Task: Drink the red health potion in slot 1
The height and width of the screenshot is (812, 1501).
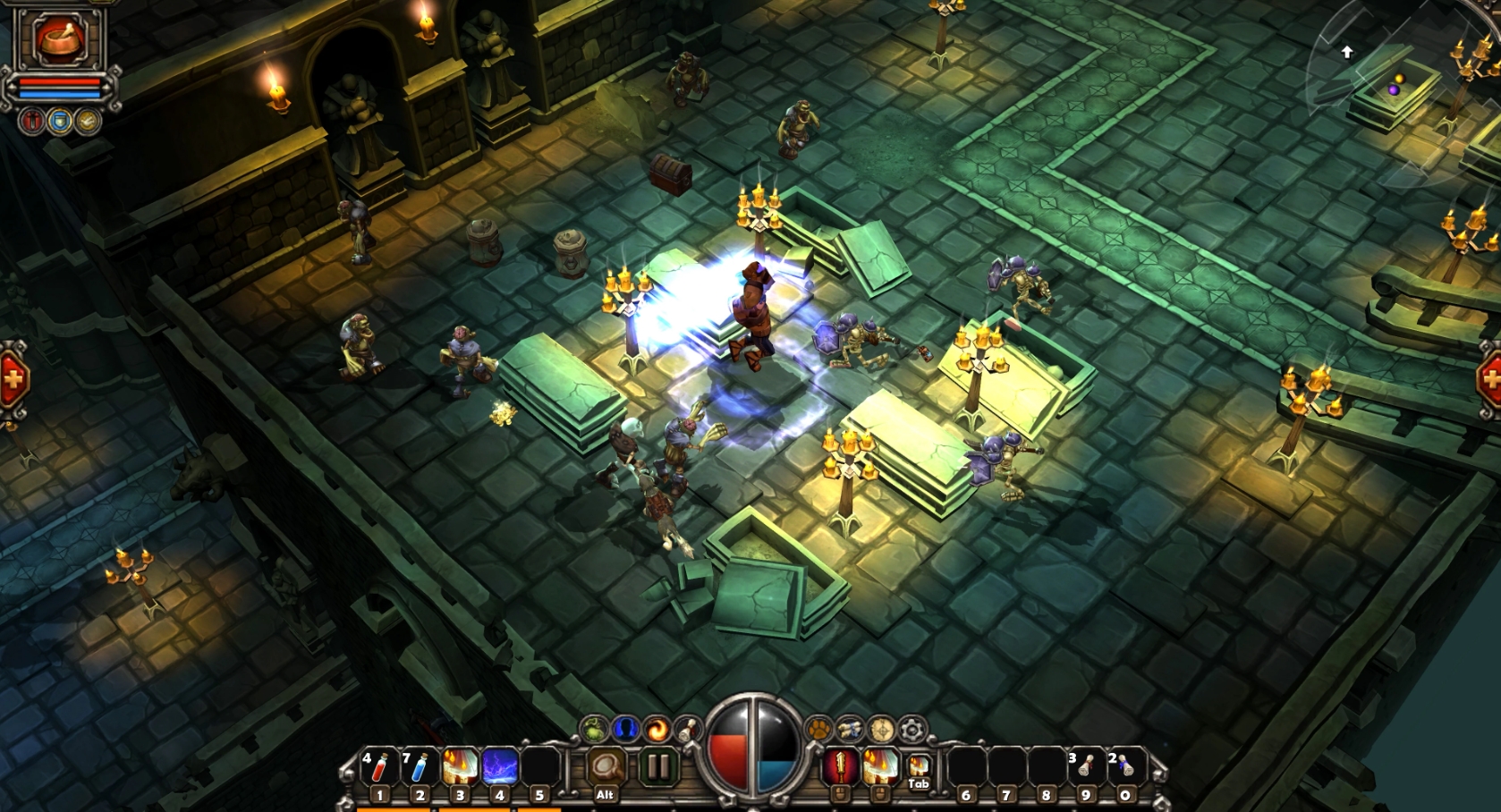Action: click(377, 767)
